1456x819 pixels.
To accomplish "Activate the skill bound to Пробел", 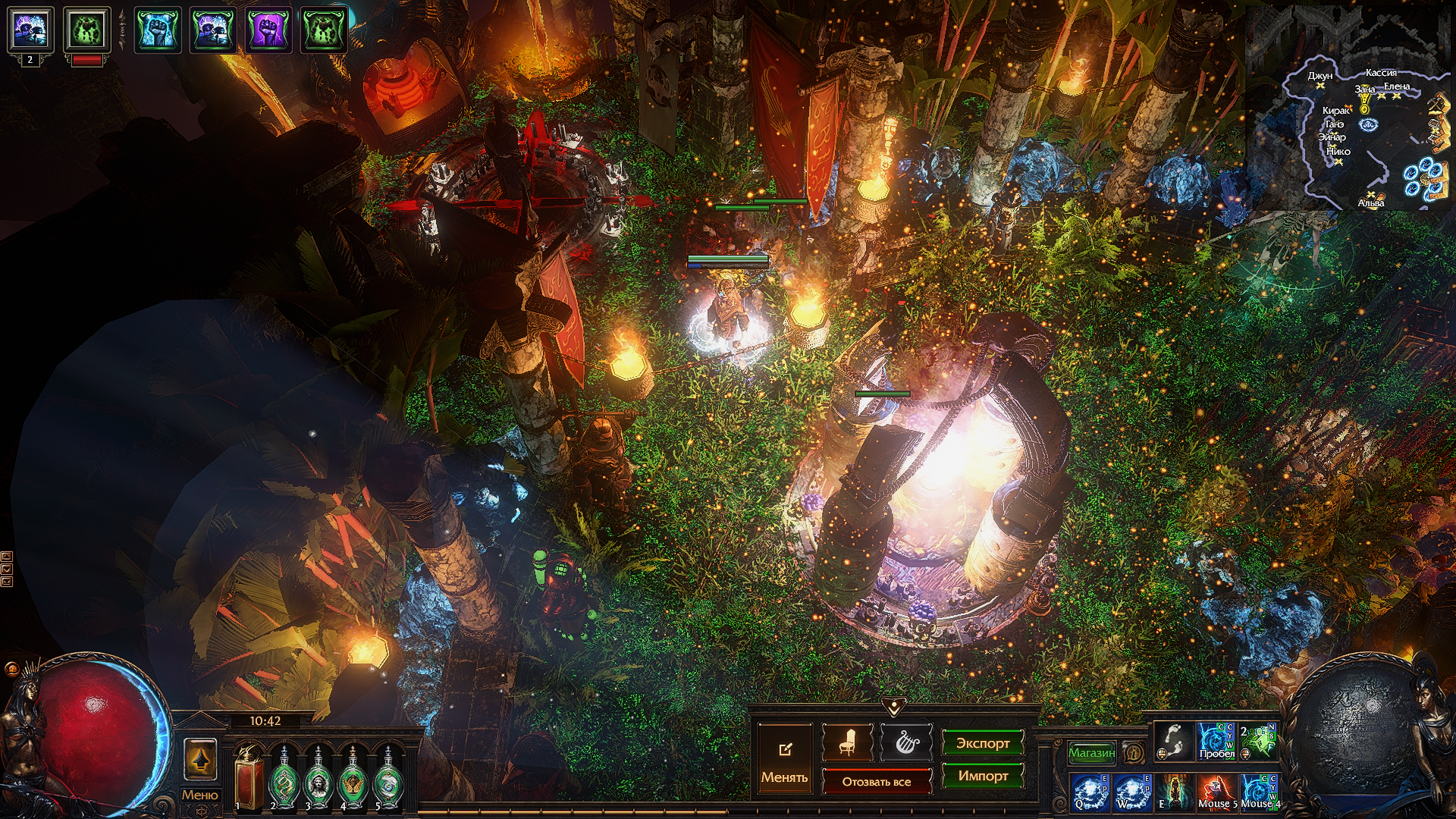I will 1216,741.
